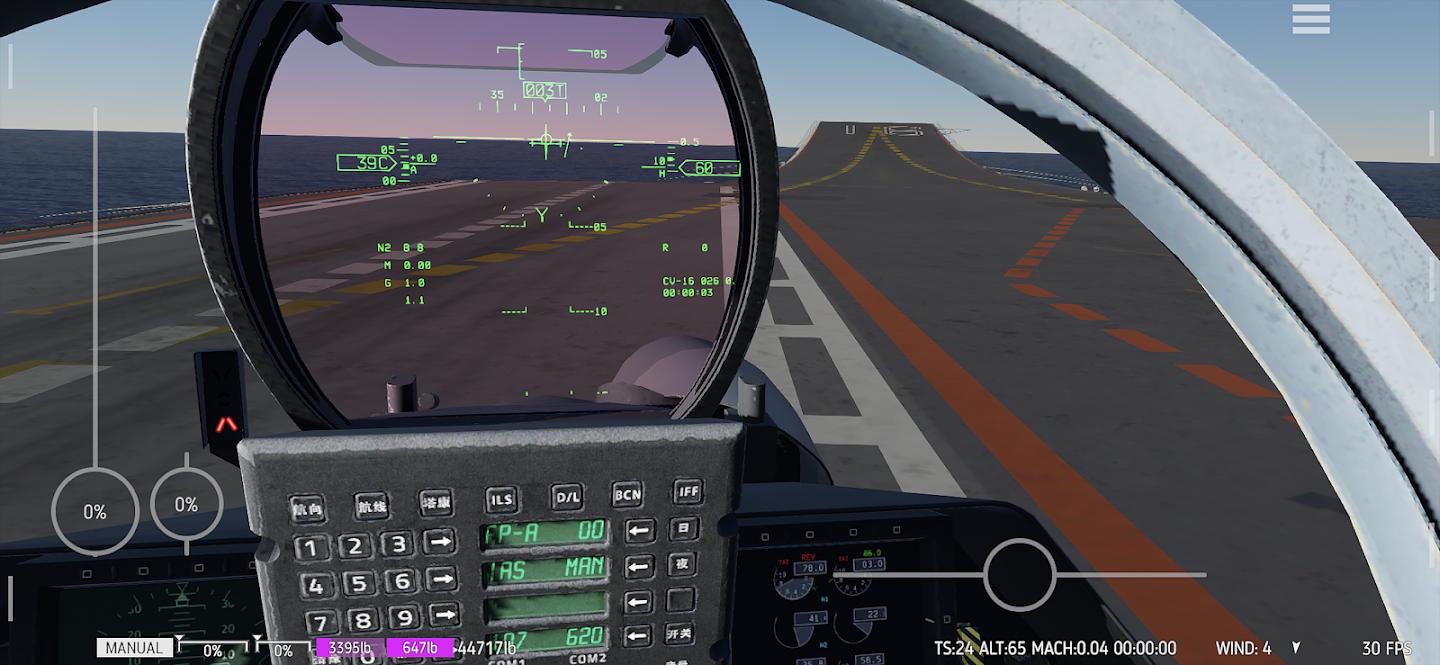
Task: Select the BCN panel button
Action: point(628,493)
